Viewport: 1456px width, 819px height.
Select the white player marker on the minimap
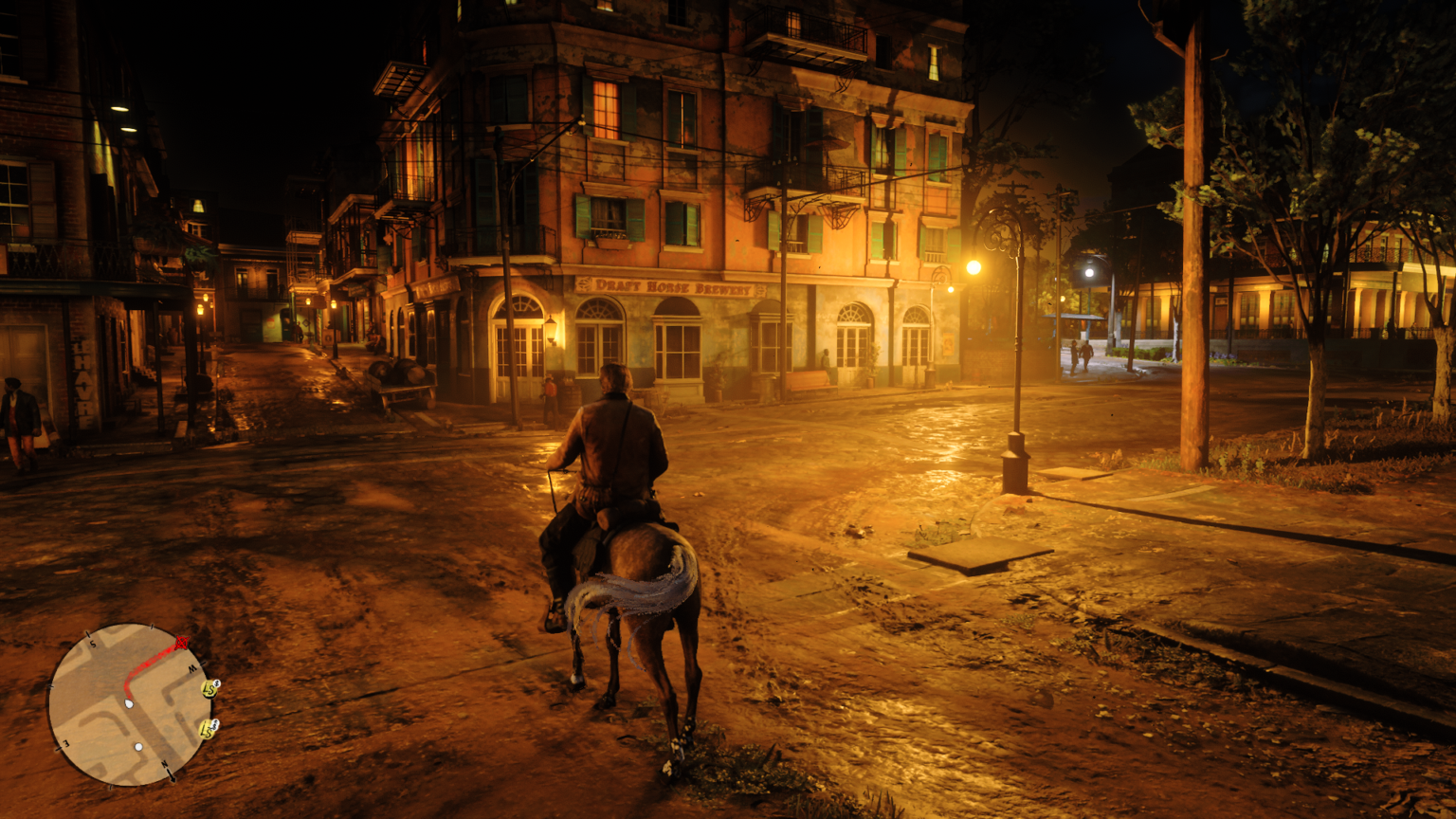(129, 703)
